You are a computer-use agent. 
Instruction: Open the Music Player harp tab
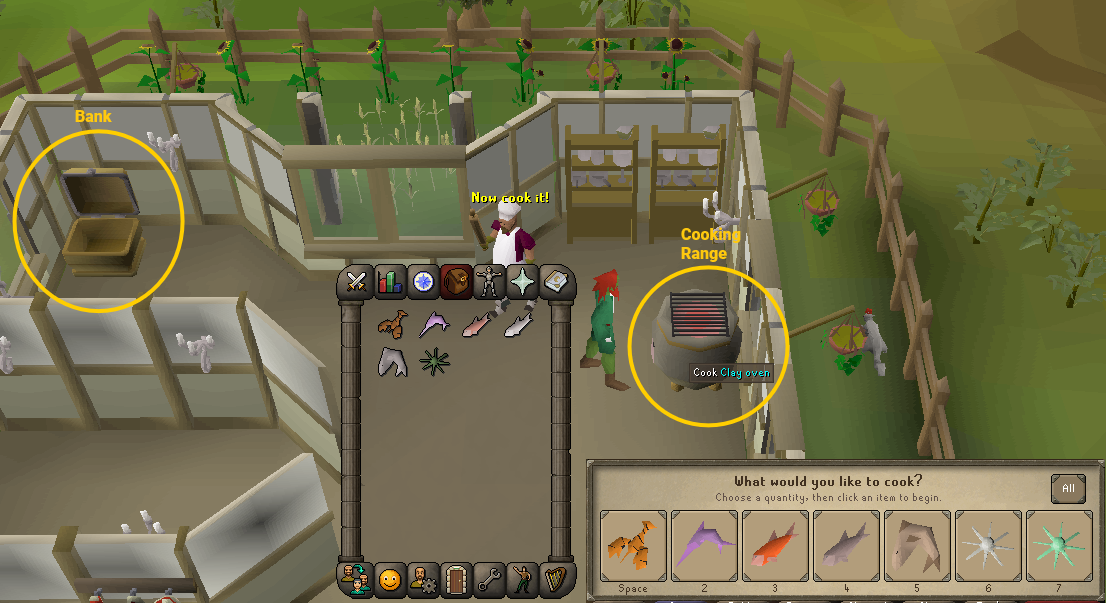click(x=555, y=578)
